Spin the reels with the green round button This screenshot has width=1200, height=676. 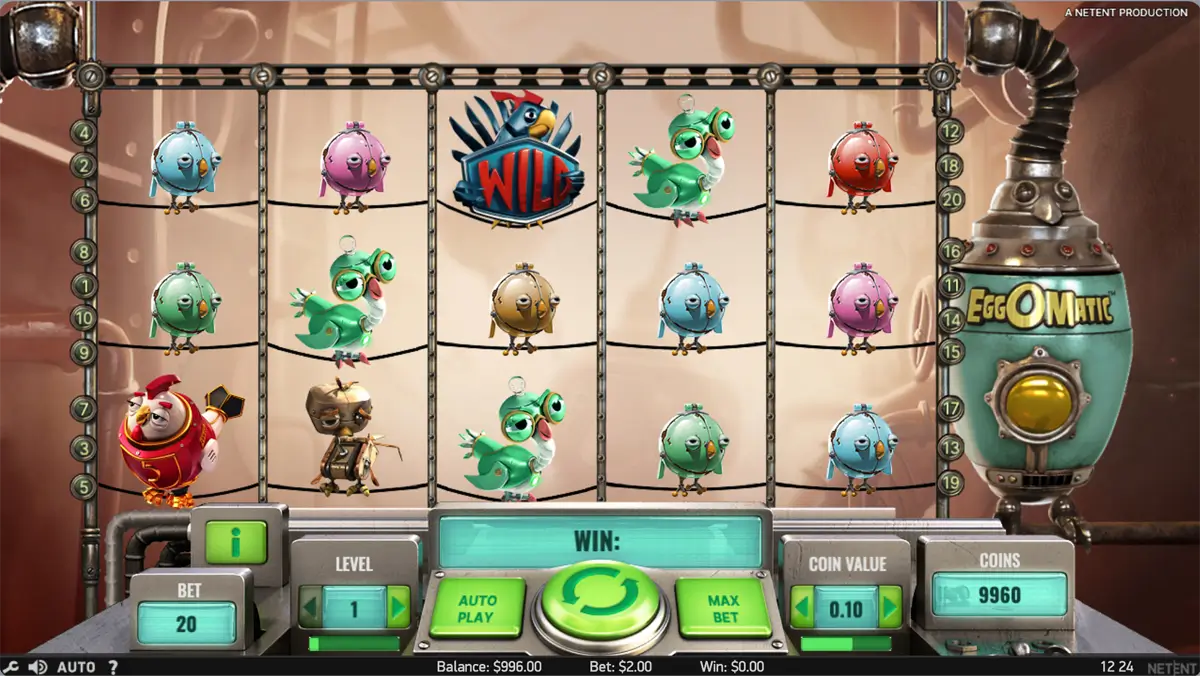click(x=598, y=599)
